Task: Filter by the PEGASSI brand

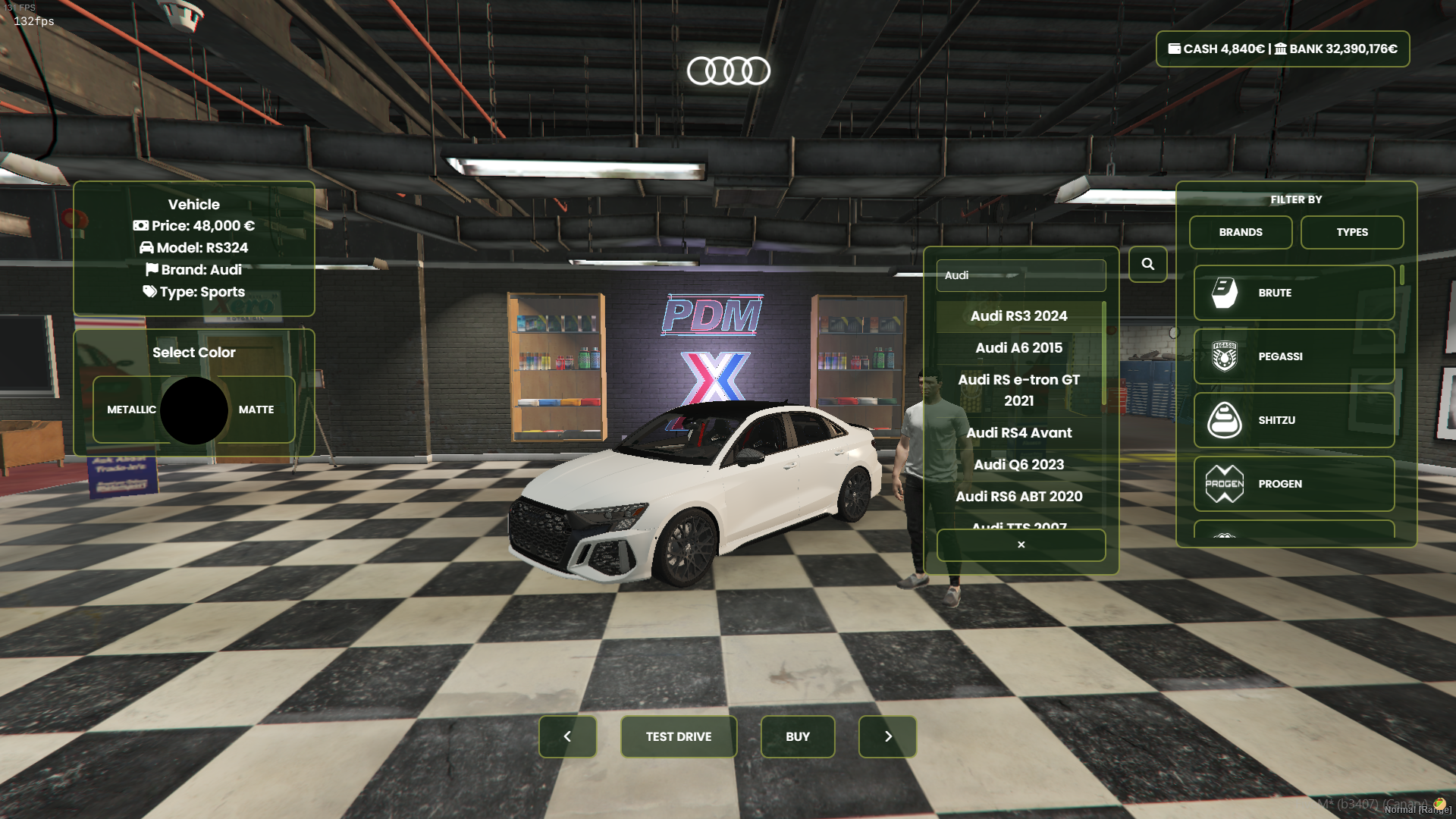Action: [1294, 356]
